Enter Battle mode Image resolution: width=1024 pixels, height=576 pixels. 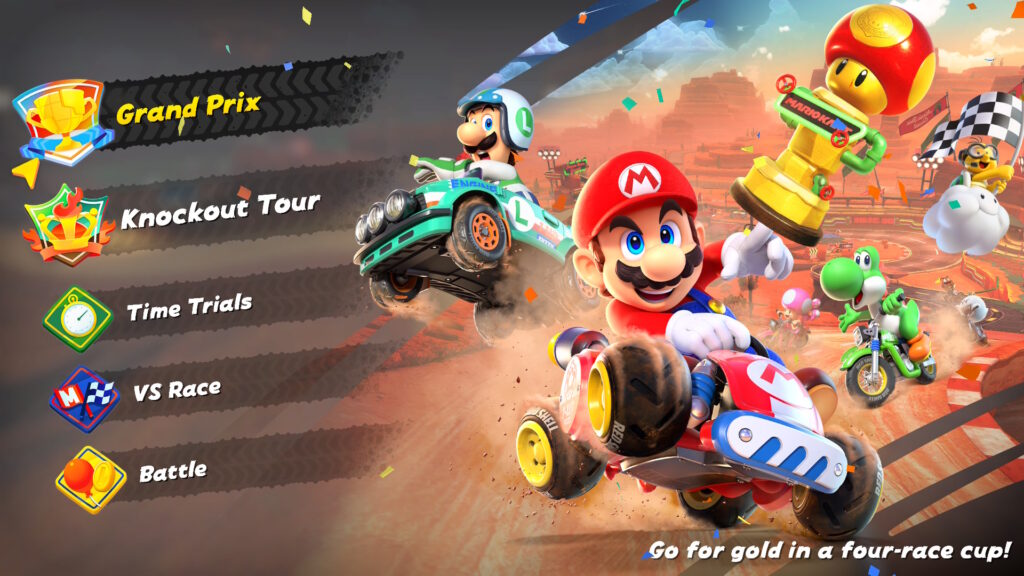[x=172, y=472]
